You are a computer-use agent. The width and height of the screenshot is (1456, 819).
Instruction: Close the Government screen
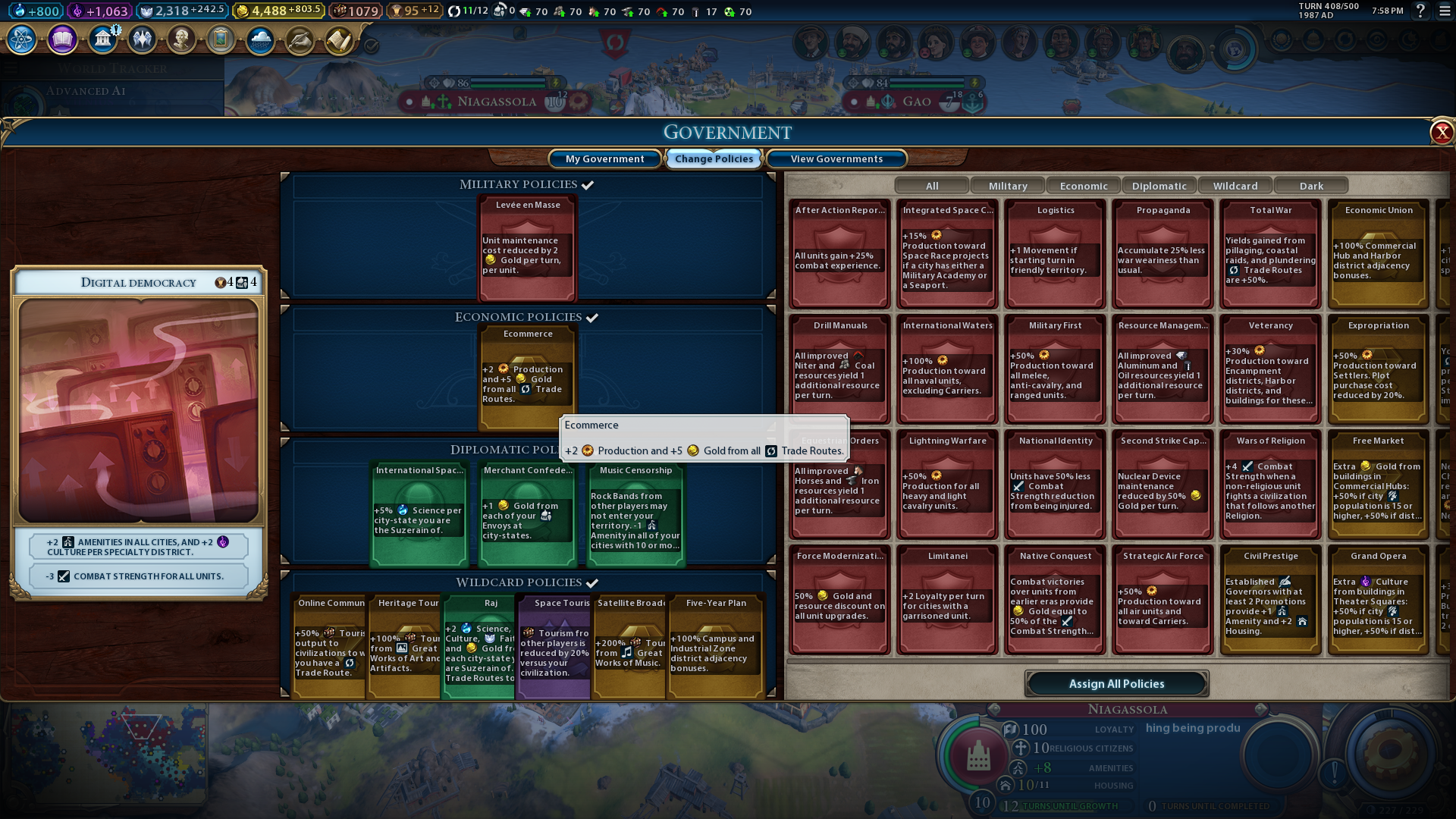coord(1441,133)
